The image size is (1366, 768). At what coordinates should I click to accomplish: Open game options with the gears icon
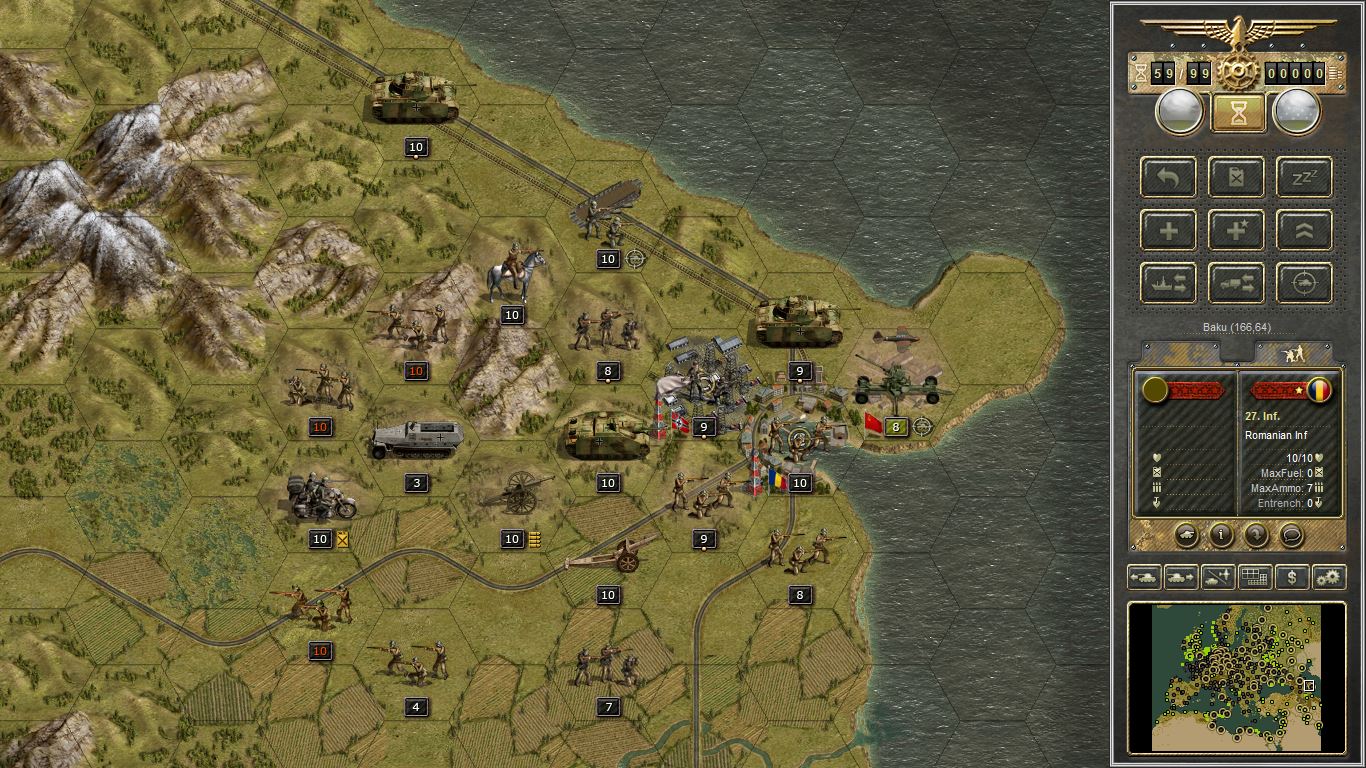click(x=1328, y=577)
